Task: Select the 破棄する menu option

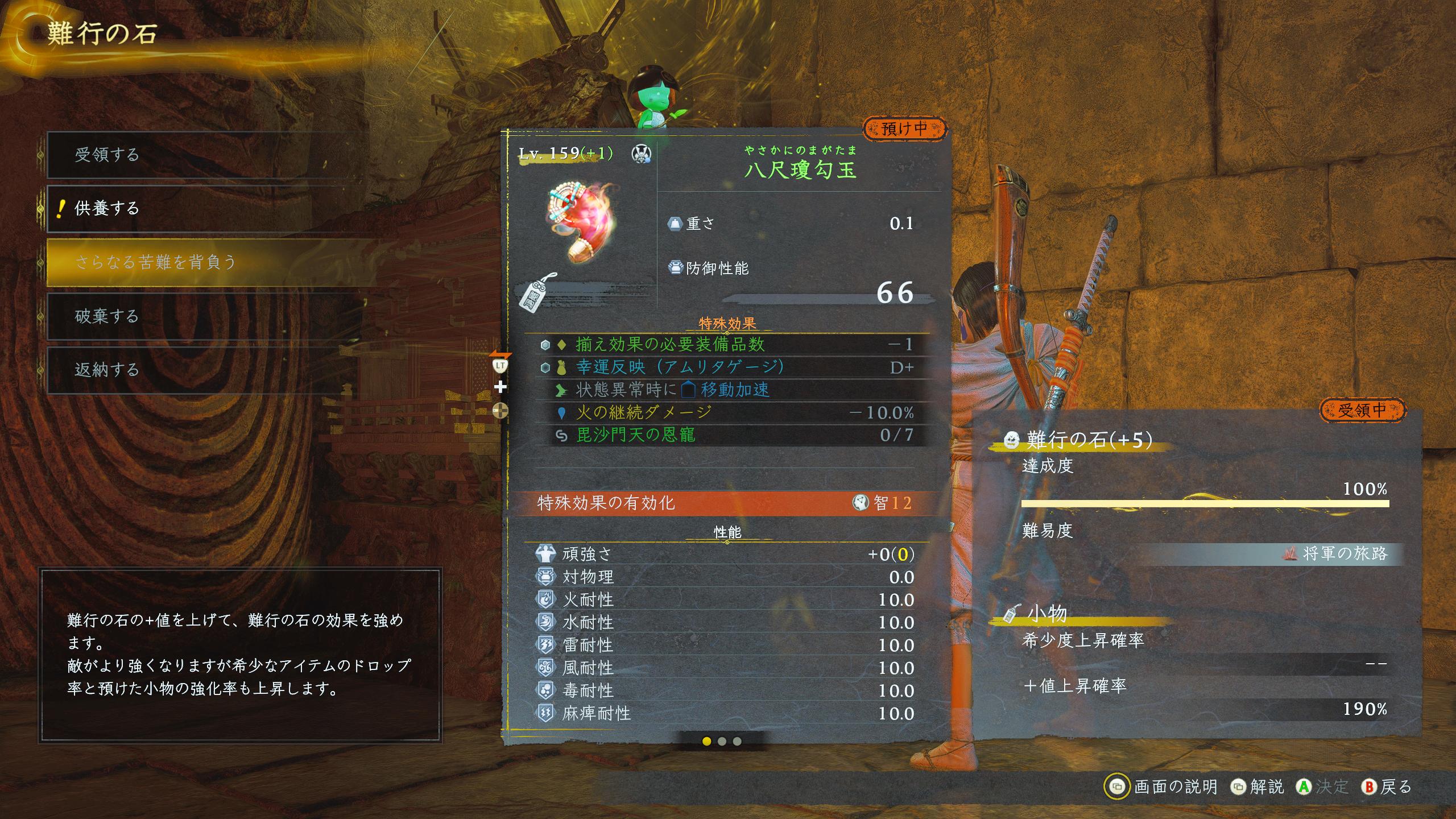Action: click(x=205, y=316)
